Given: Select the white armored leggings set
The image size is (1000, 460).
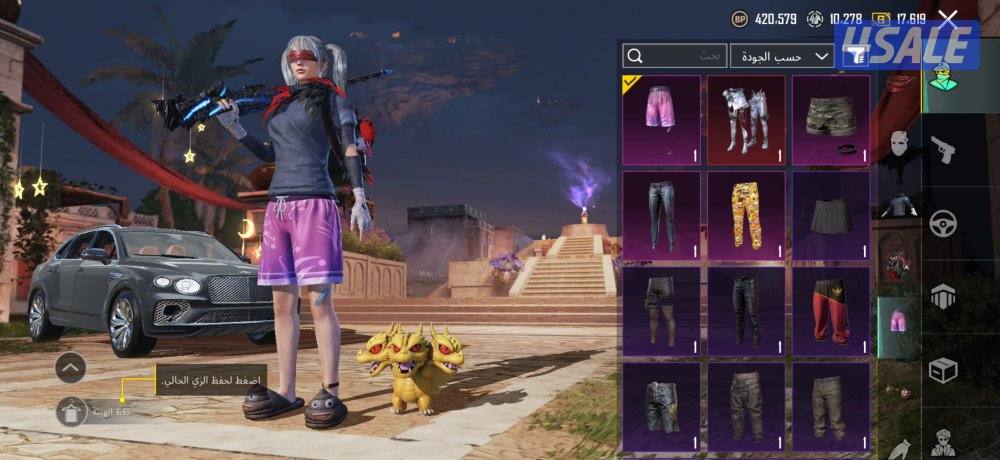Looking at the screenshot, I should [746, 119].
